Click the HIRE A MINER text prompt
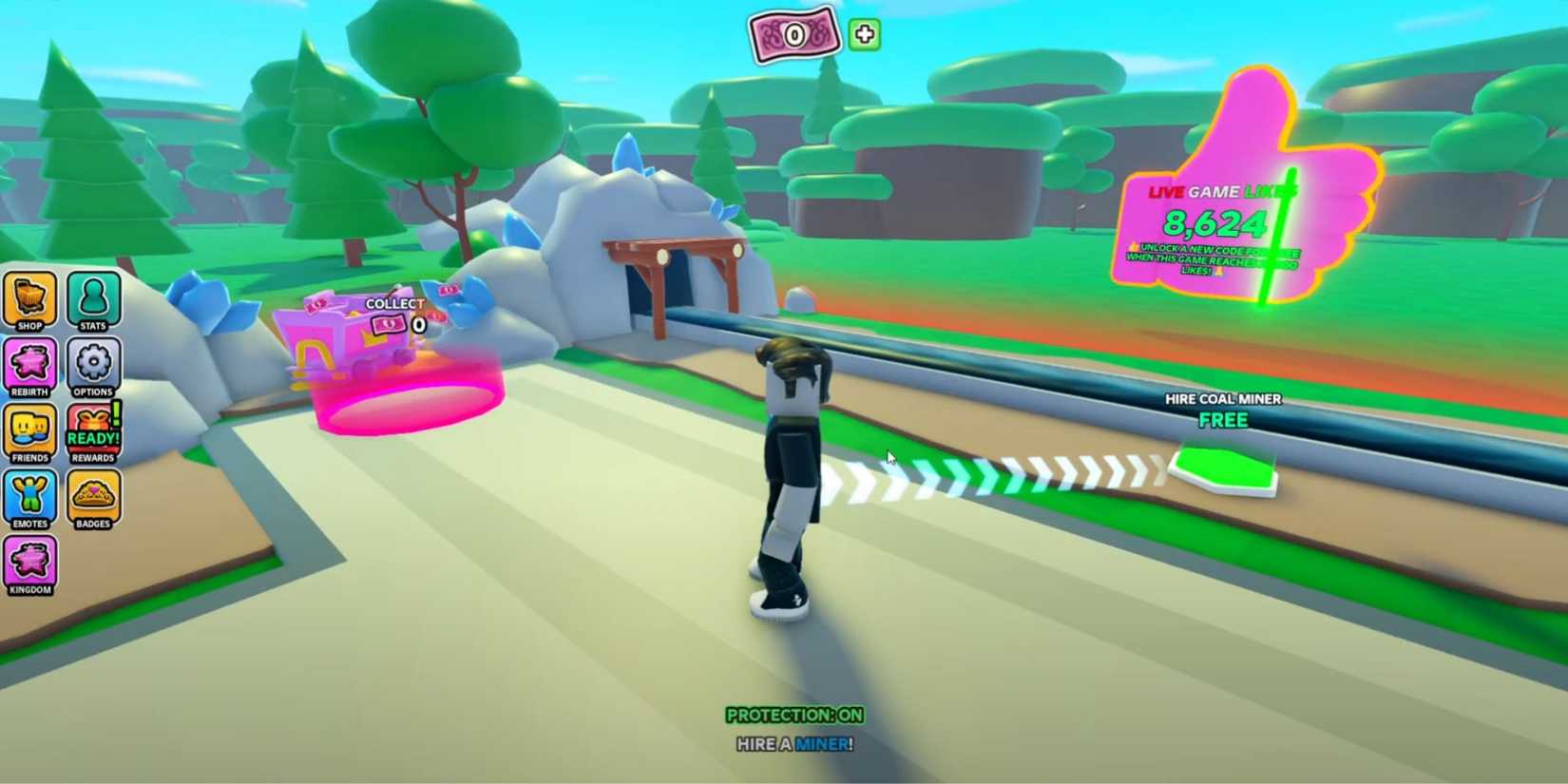Viewport: 1568px width, 784px height. [x=794, y=745]
